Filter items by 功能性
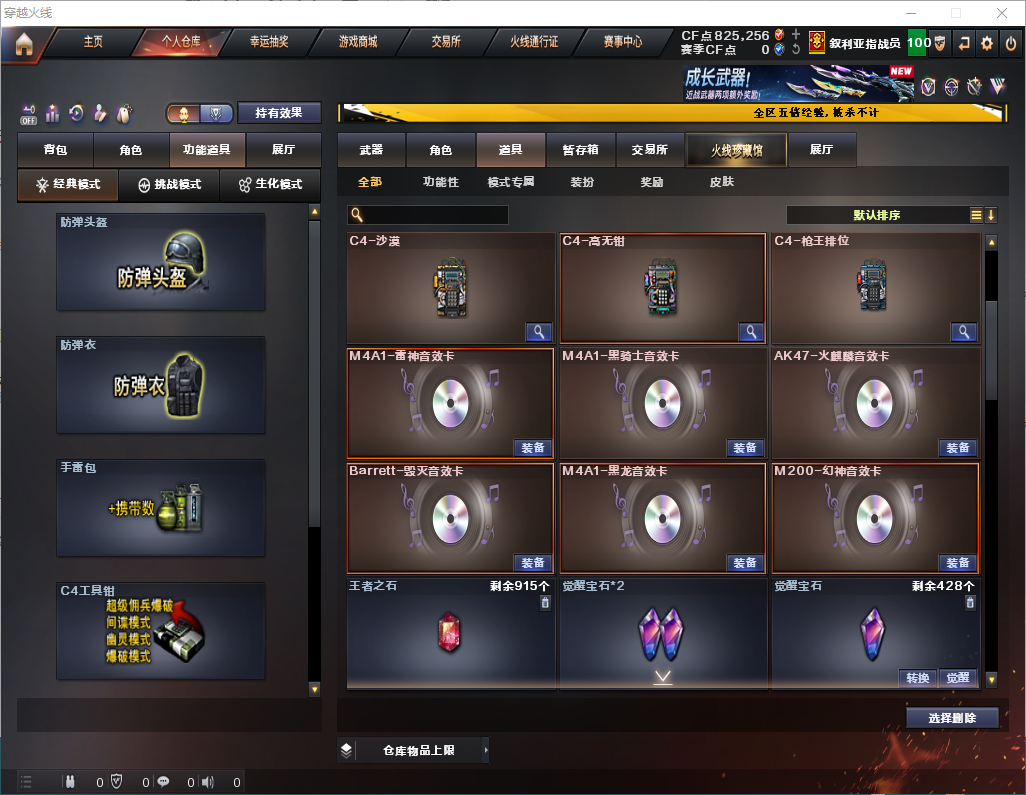The width and height of the screenshot is (1026, 795). pos(441,182)
